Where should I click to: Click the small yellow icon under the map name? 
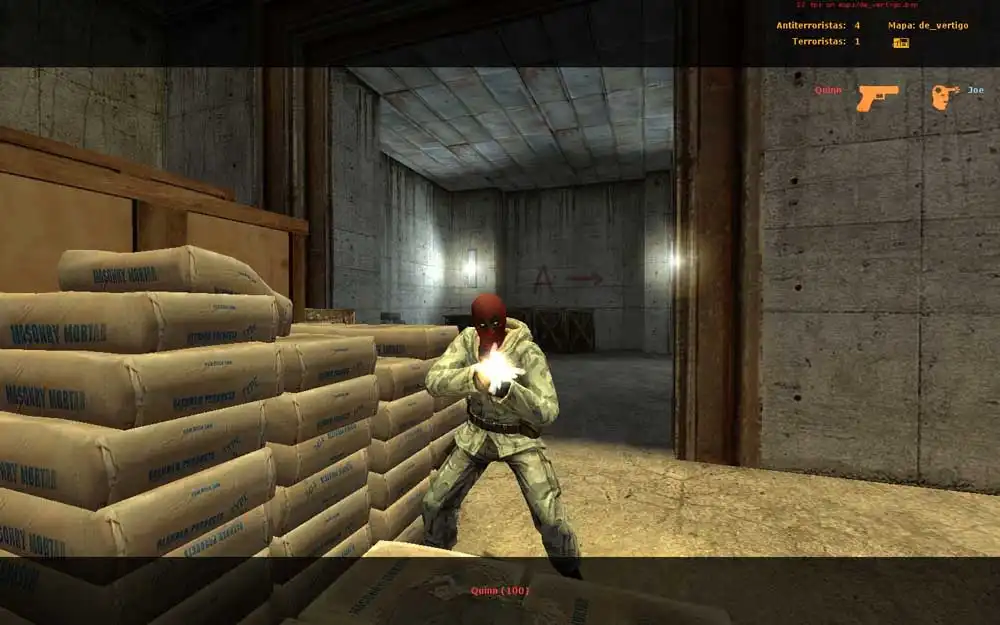[x=900, y=42]
